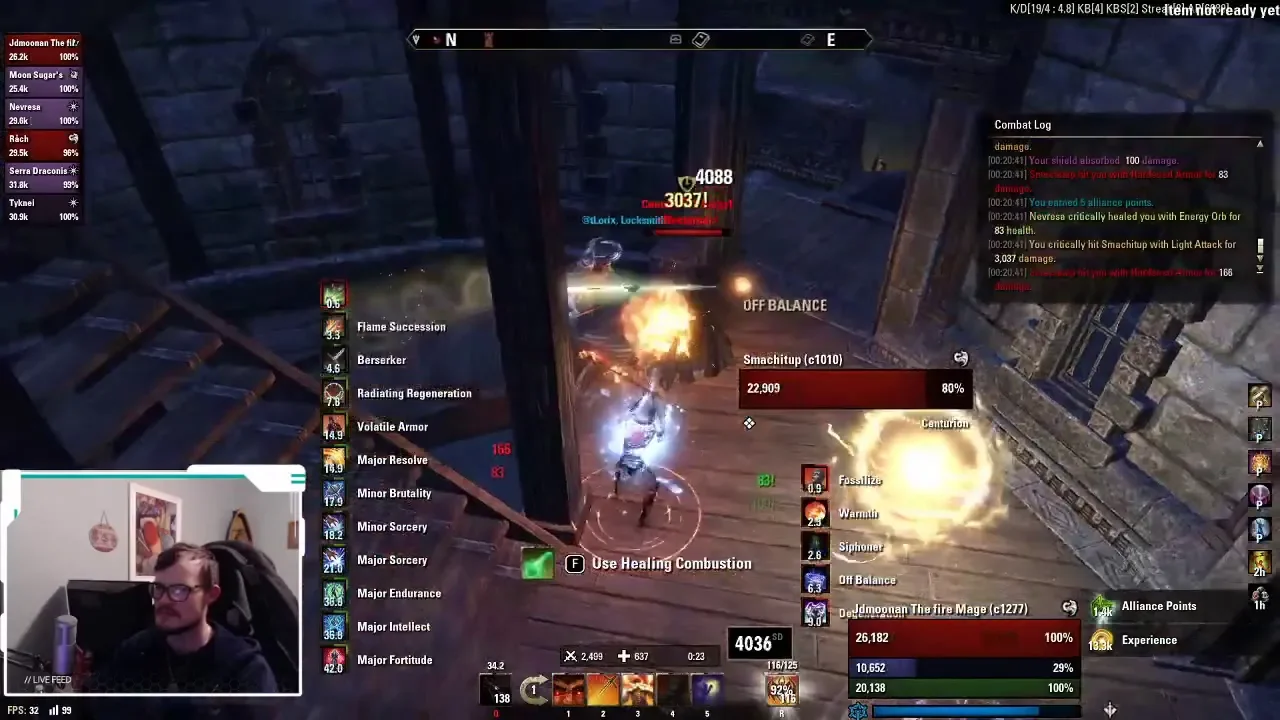Viewport: 1280px width, 720px height.
Task: Unleash the ultimate ability at 92%
Action: point(782,689)
